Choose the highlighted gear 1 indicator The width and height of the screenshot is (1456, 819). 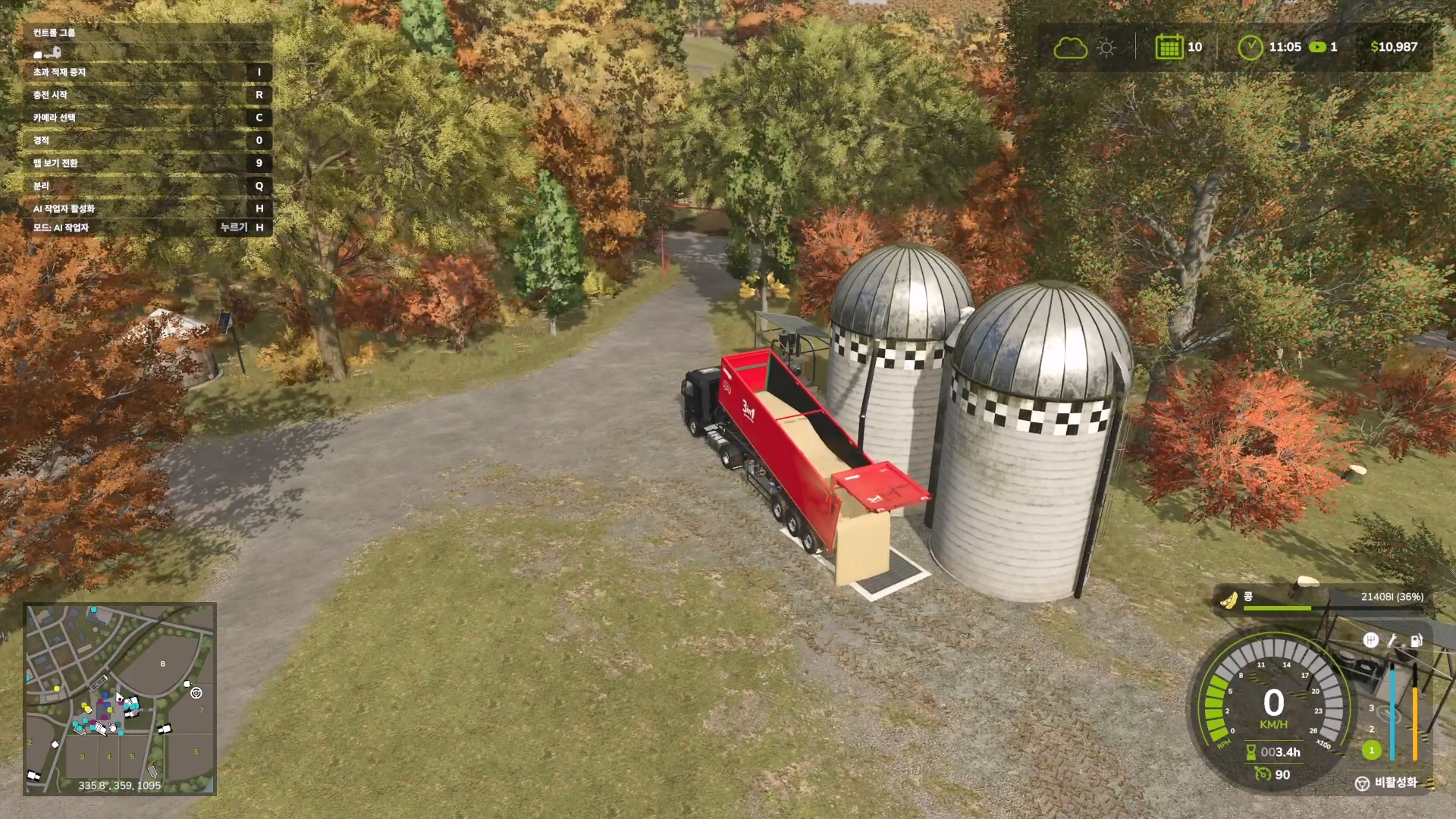1371,750
